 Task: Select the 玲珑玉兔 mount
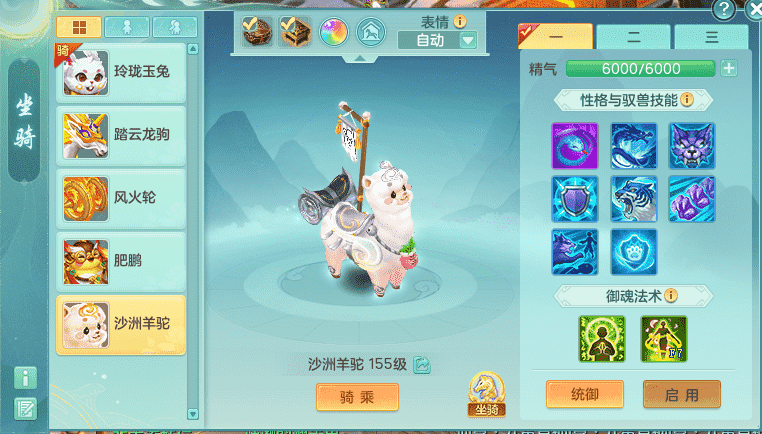pos(121,73)
